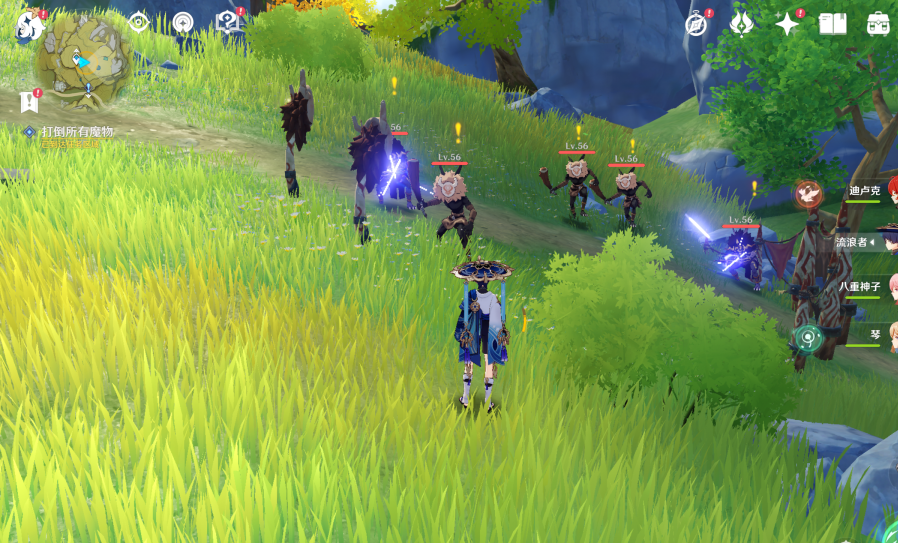Open the winged emblem icon

[x=741, y=23]
